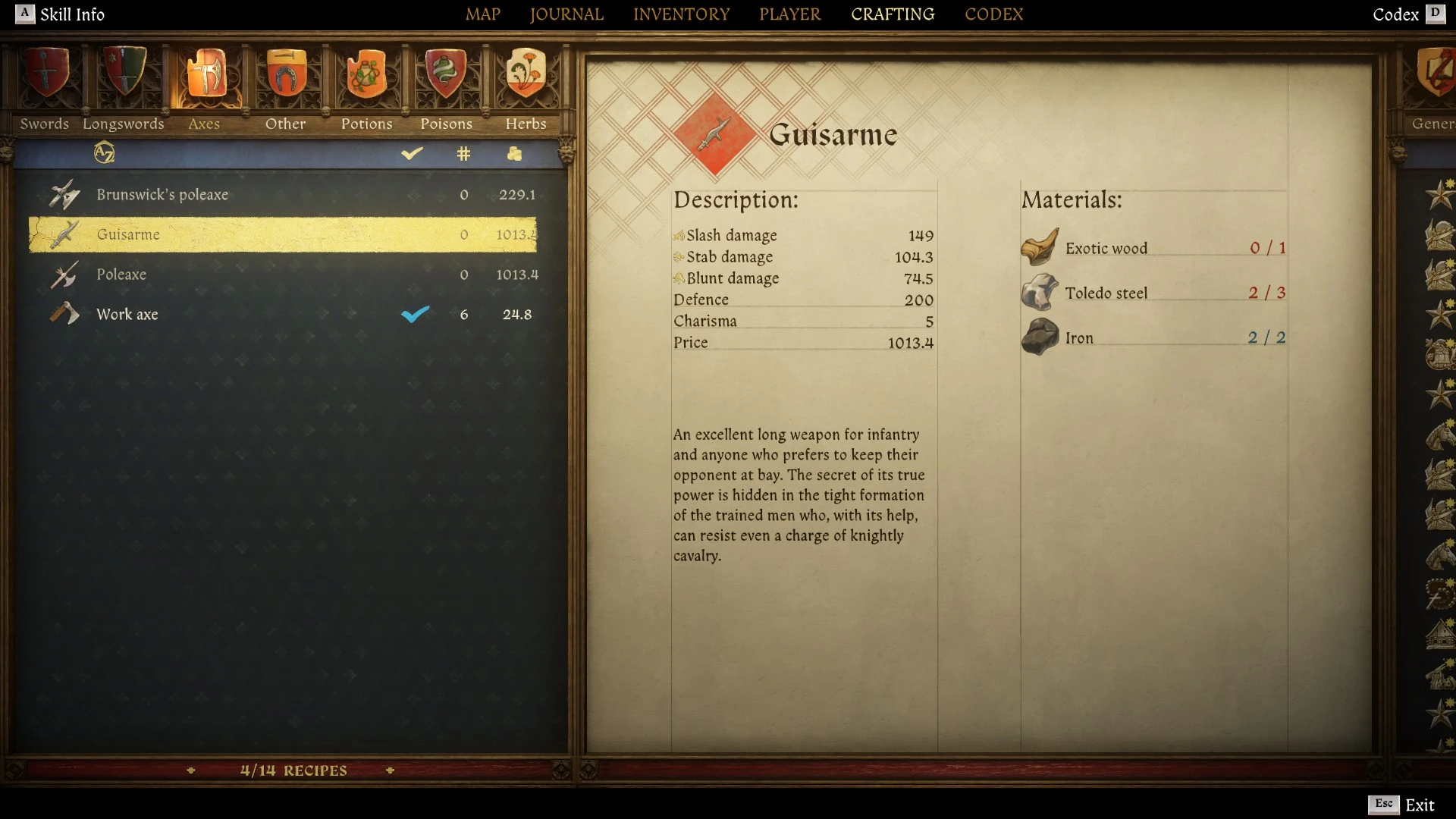Open the Codex tab
Image resolution: width=1456 pixels, height=819 pixels.
(x=993, y=14)
